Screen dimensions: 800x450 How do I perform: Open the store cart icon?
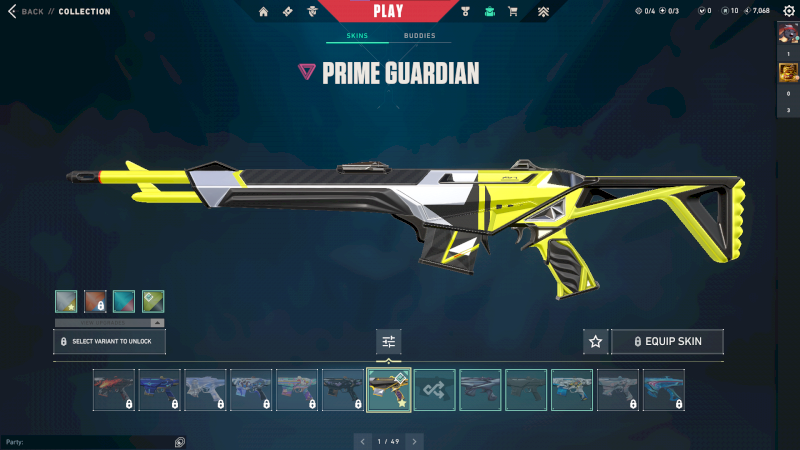tap(513, 12)
